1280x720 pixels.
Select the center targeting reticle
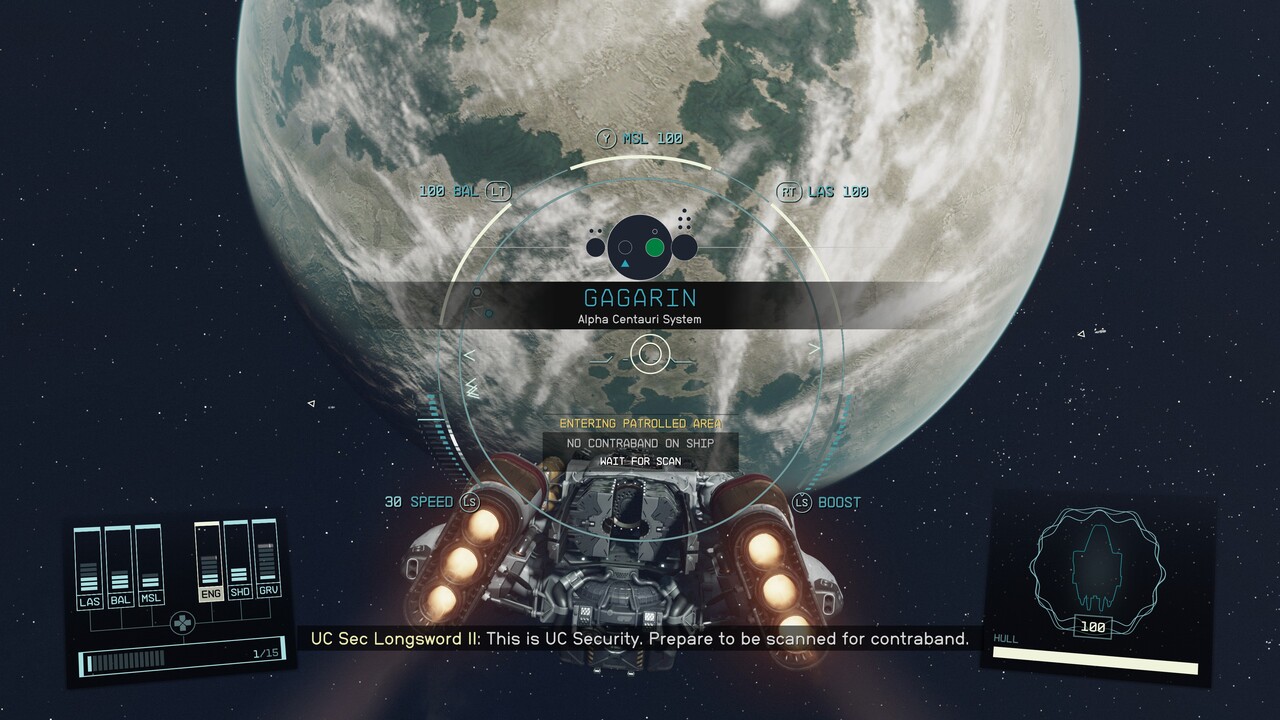650,352
